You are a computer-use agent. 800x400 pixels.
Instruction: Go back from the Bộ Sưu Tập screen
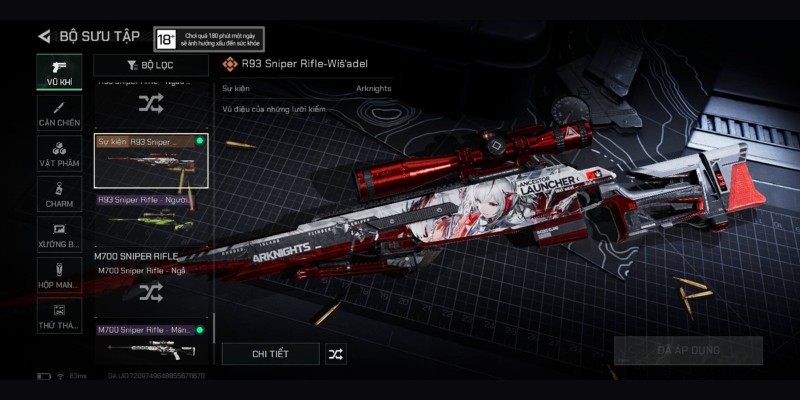pos(44,36)
